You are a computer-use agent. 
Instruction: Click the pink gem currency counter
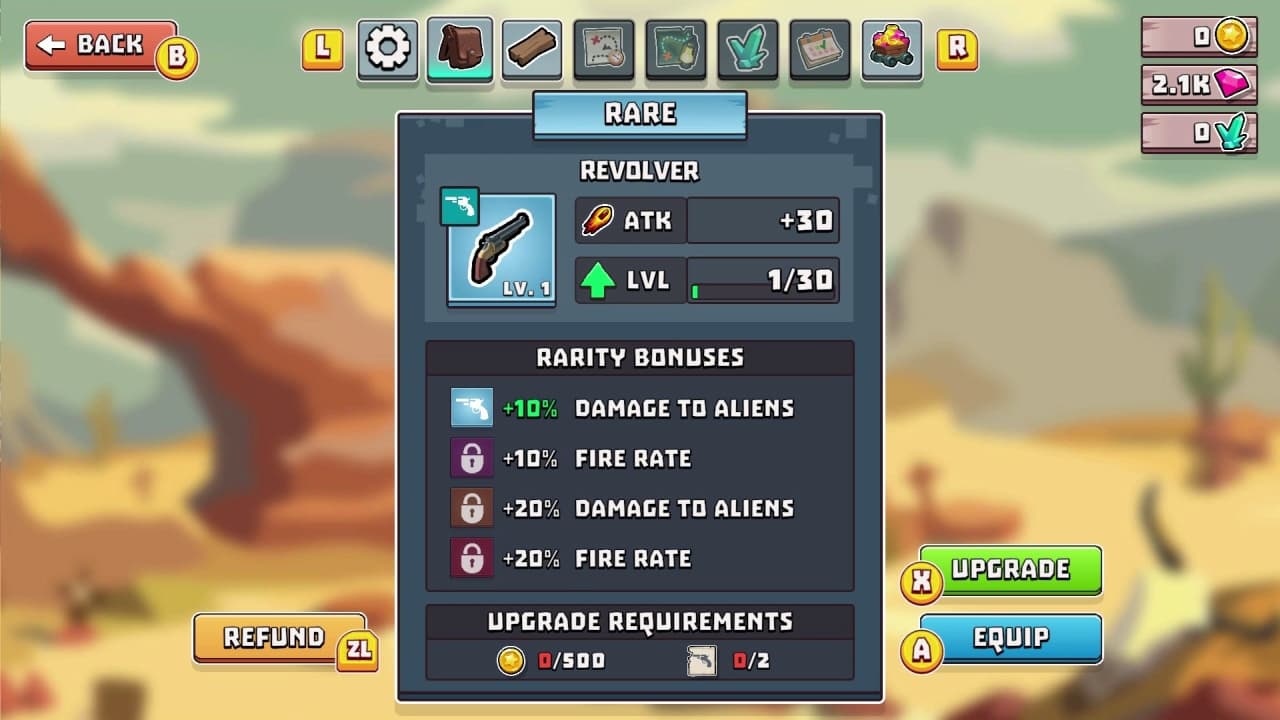tap(1197, 85)
